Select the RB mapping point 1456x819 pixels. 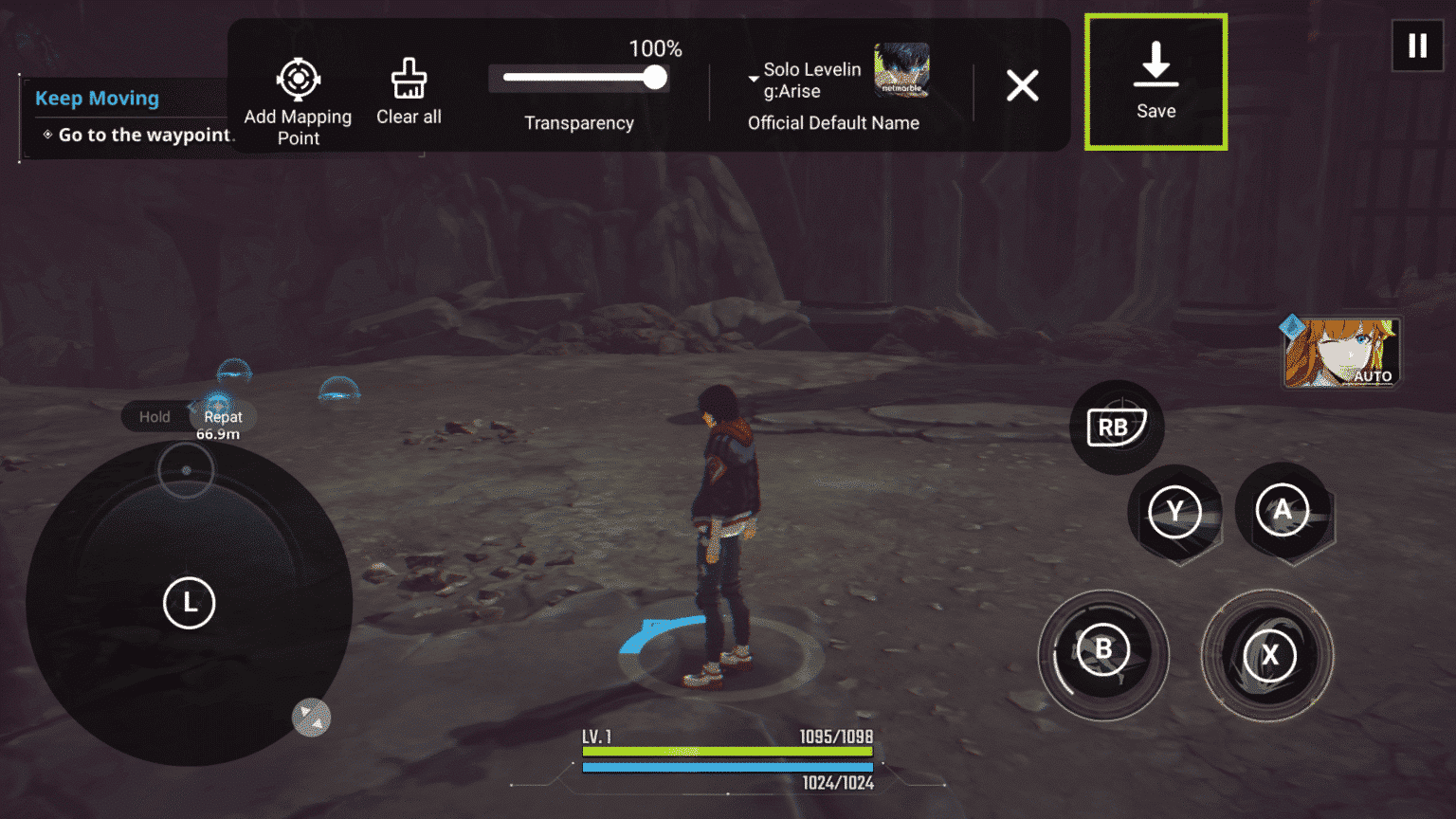point(1115,428)
